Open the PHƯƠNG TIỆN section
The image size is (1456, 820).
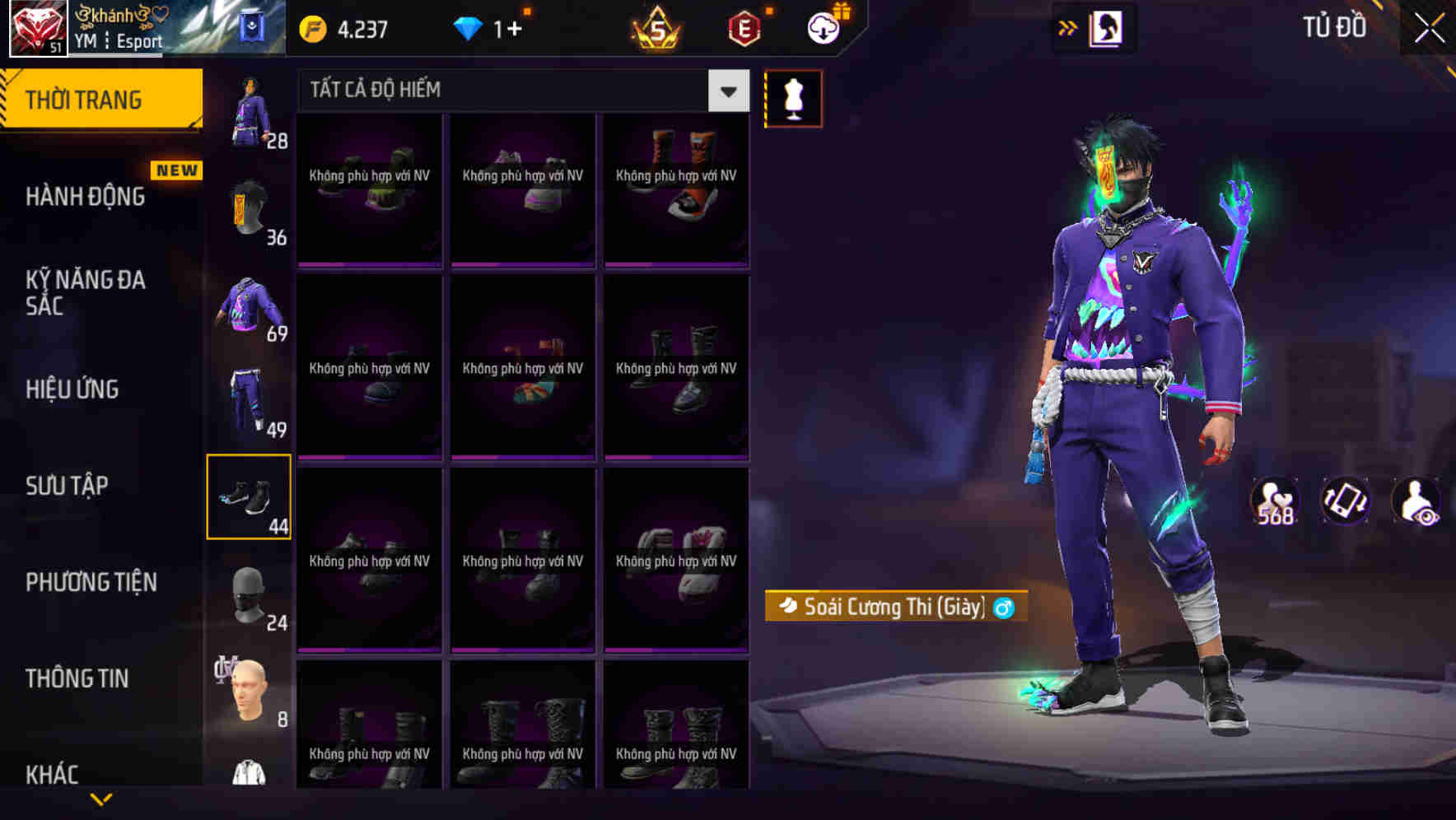pyautogui.click(x=91, y=582)
